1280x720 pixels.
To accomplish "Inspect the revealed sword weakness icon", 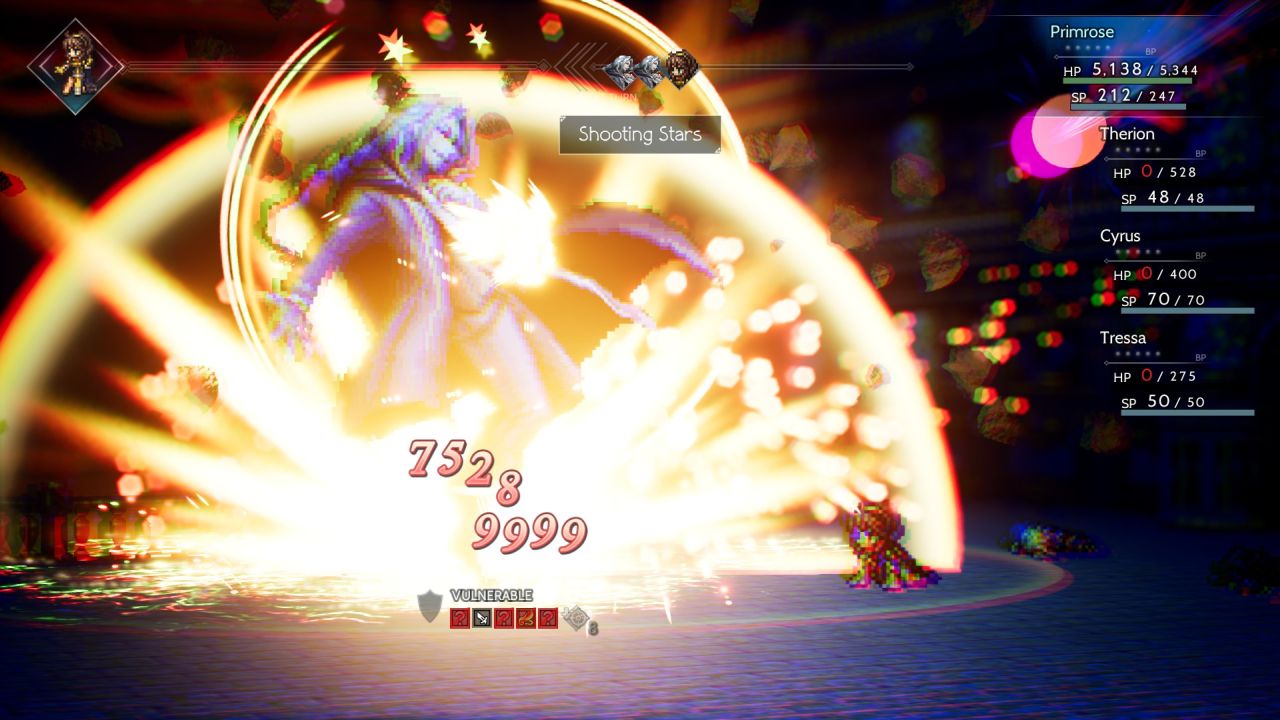I will [x=481, y=618].
